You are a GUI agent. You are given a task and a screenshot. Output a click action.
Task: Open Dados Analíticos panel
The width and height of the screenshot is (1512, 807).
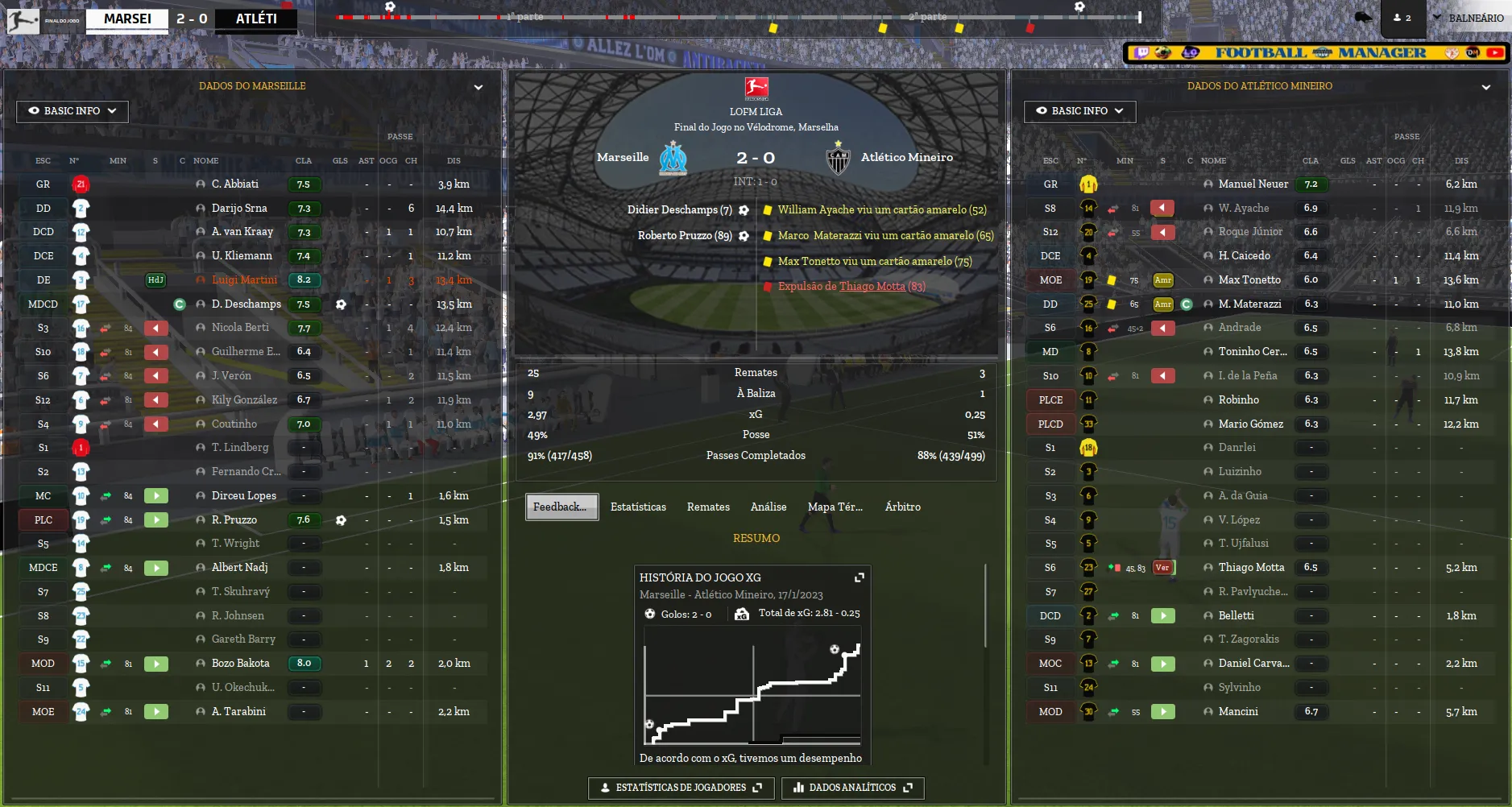852,788
